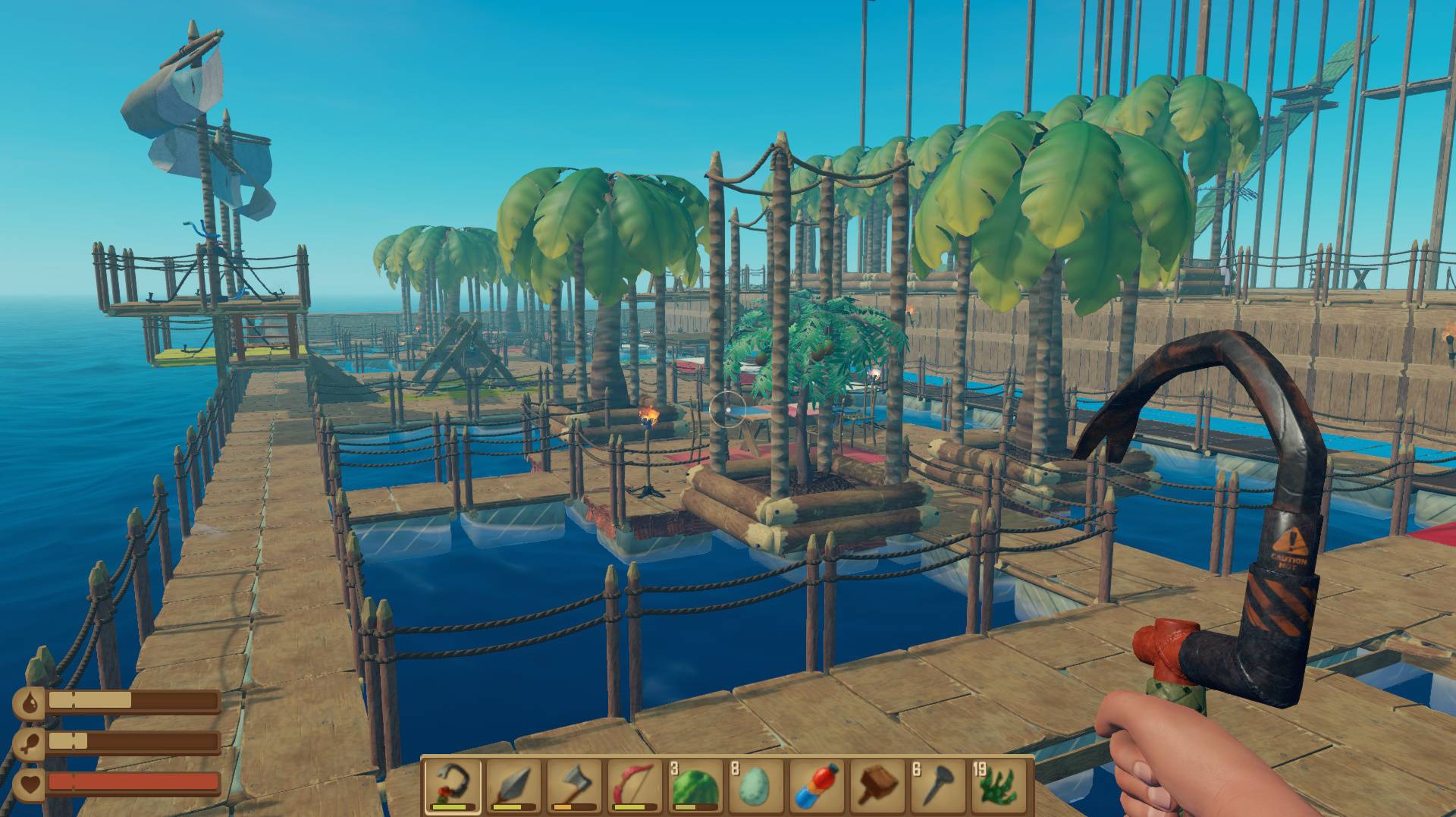Equip the spear from the hotbar

(513, 786)
